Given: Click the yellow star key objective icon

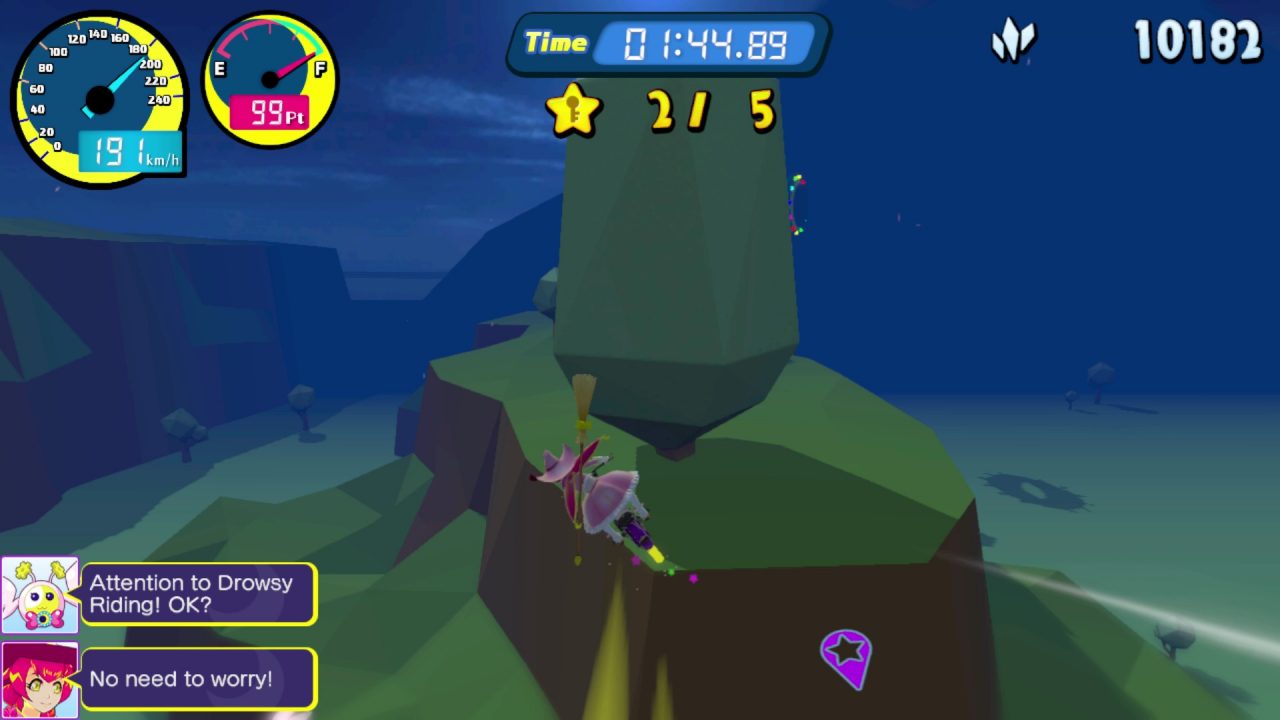Looking at the screenshot, I should pyautogui.click(x=573, y=110).
